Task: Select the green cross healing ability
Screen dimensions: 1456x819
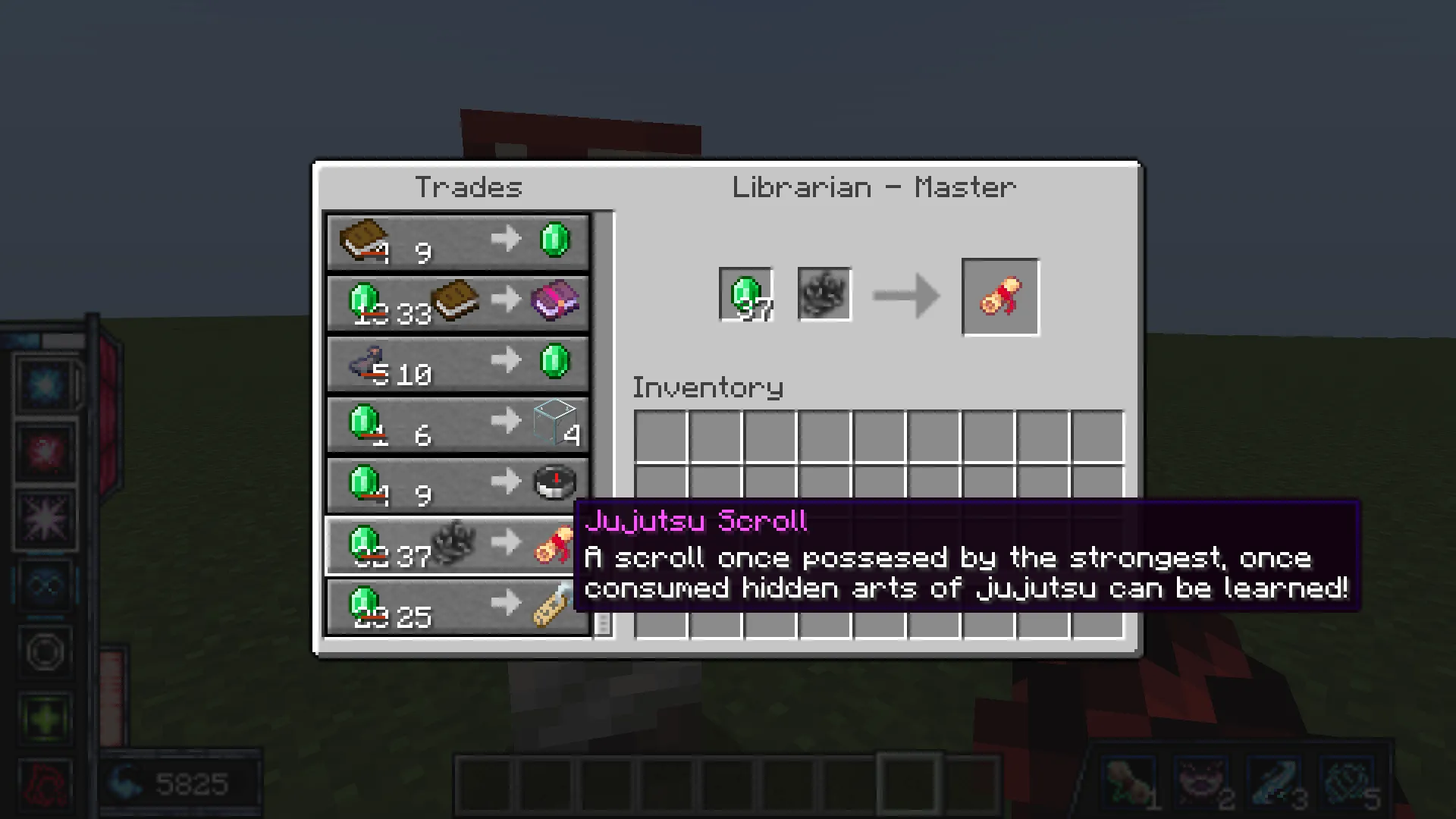Action: [x=45, y=713]
